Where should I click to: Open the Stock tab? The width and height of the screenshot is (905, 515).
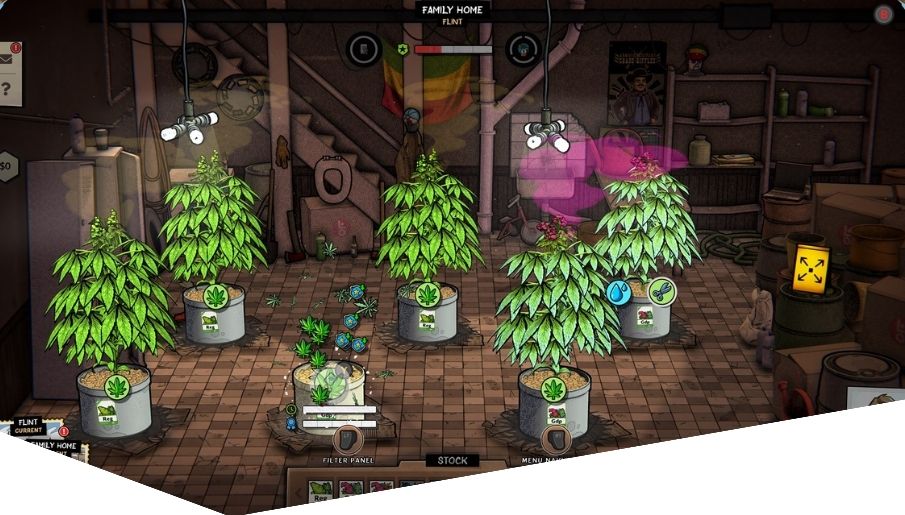coord(452,461)
